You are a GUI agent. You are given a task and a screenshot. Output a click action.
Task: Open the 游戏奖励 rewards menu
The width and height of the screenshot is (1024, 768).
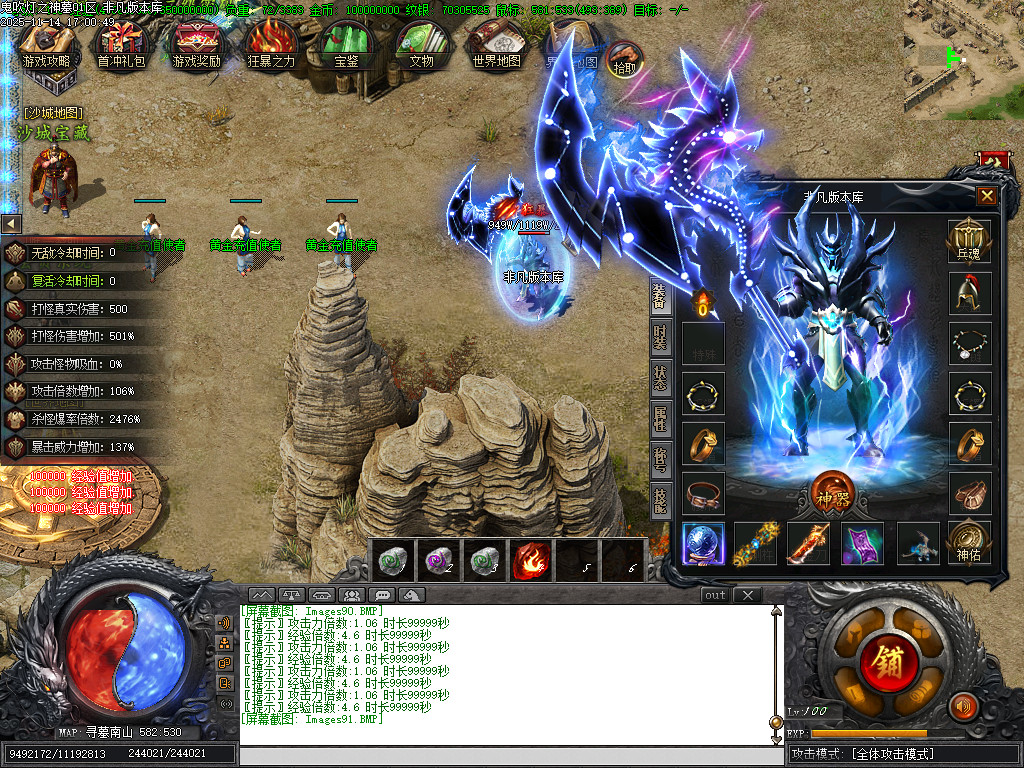pos(196,46)
